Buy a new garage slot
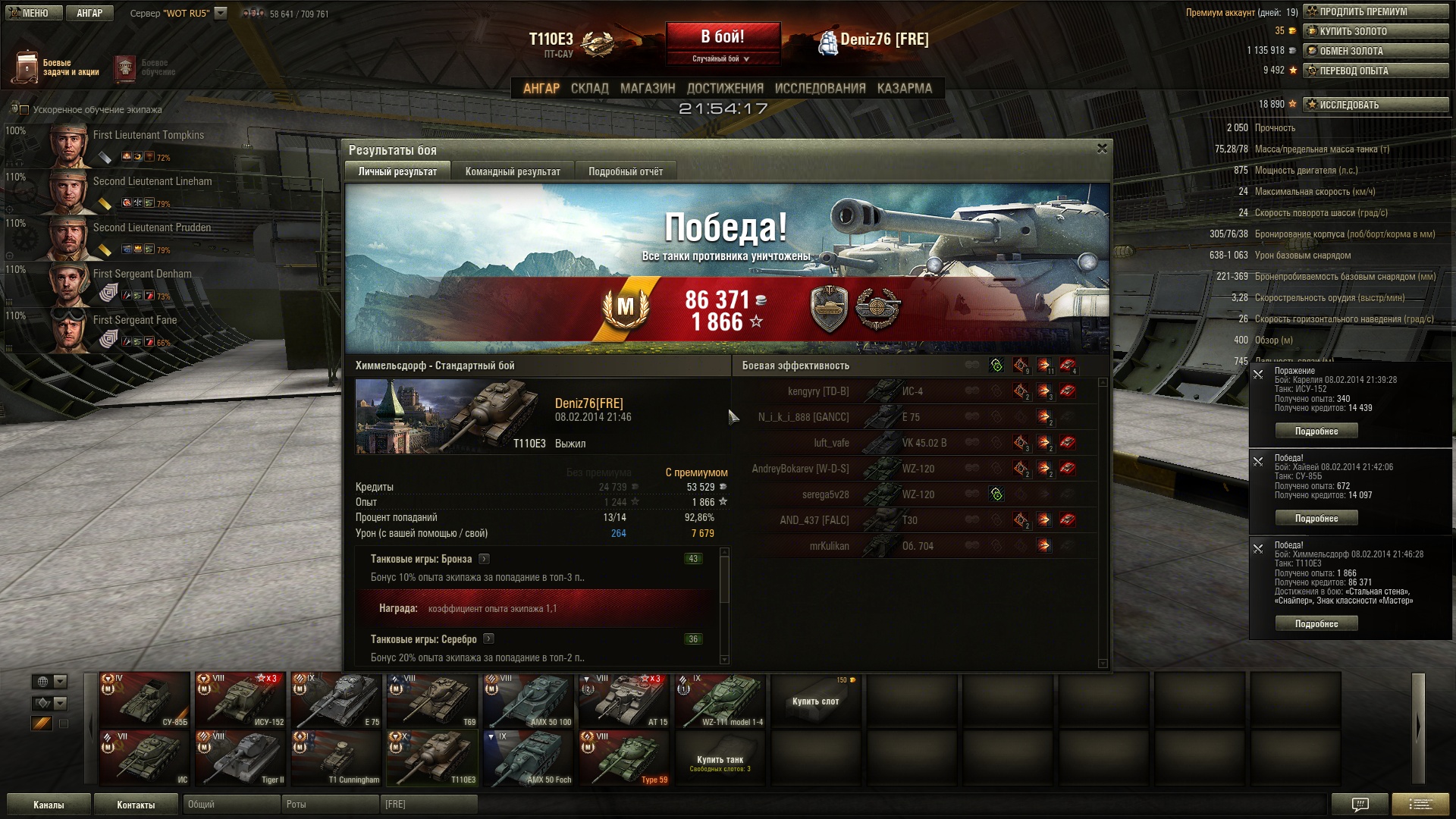Image resolution: width=1456 pixels, height=819 pixels. pos(816,701)
